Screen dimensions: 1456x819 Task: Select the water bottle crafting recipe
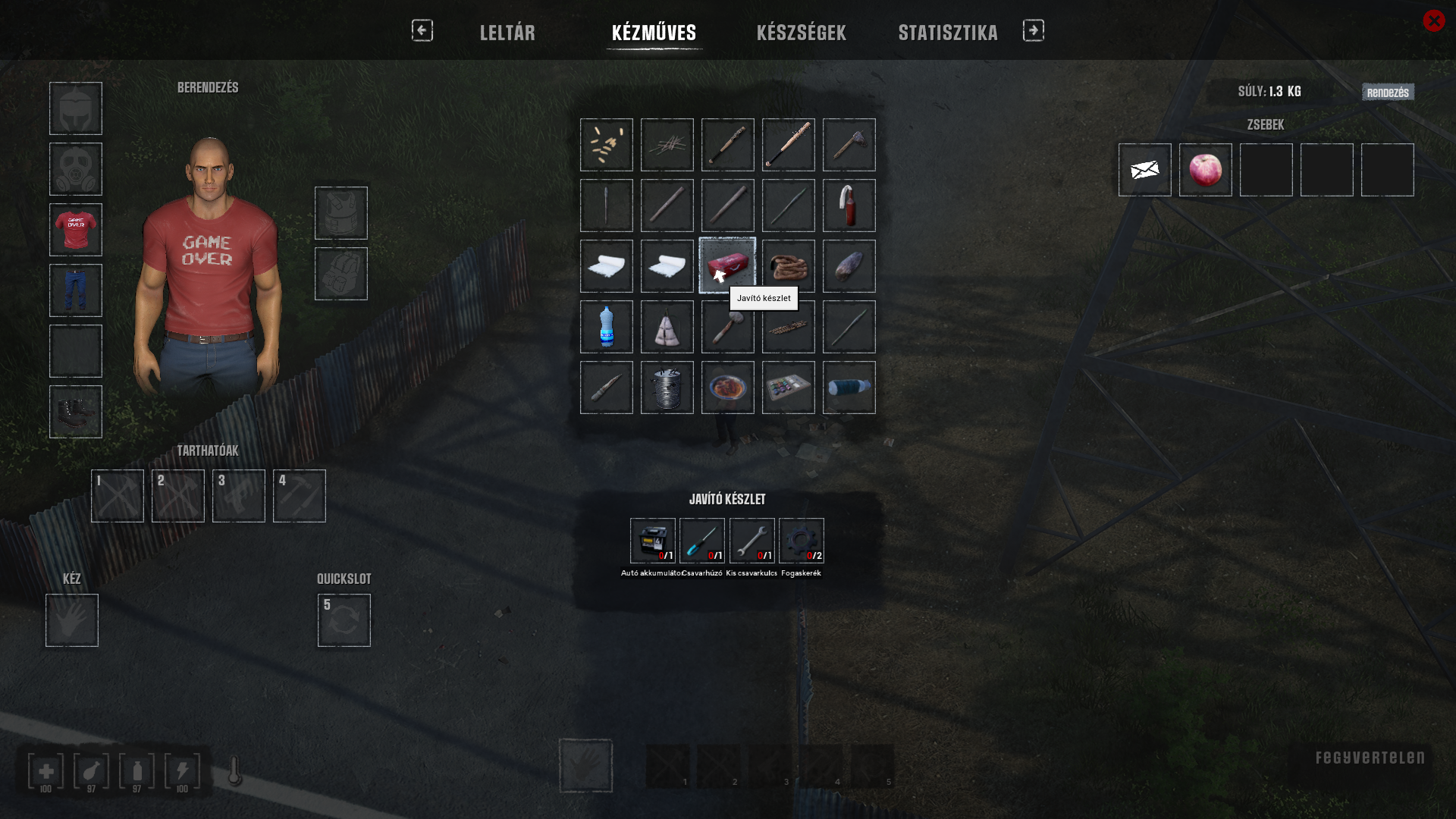pyautogui.click(x=606, y=327)
